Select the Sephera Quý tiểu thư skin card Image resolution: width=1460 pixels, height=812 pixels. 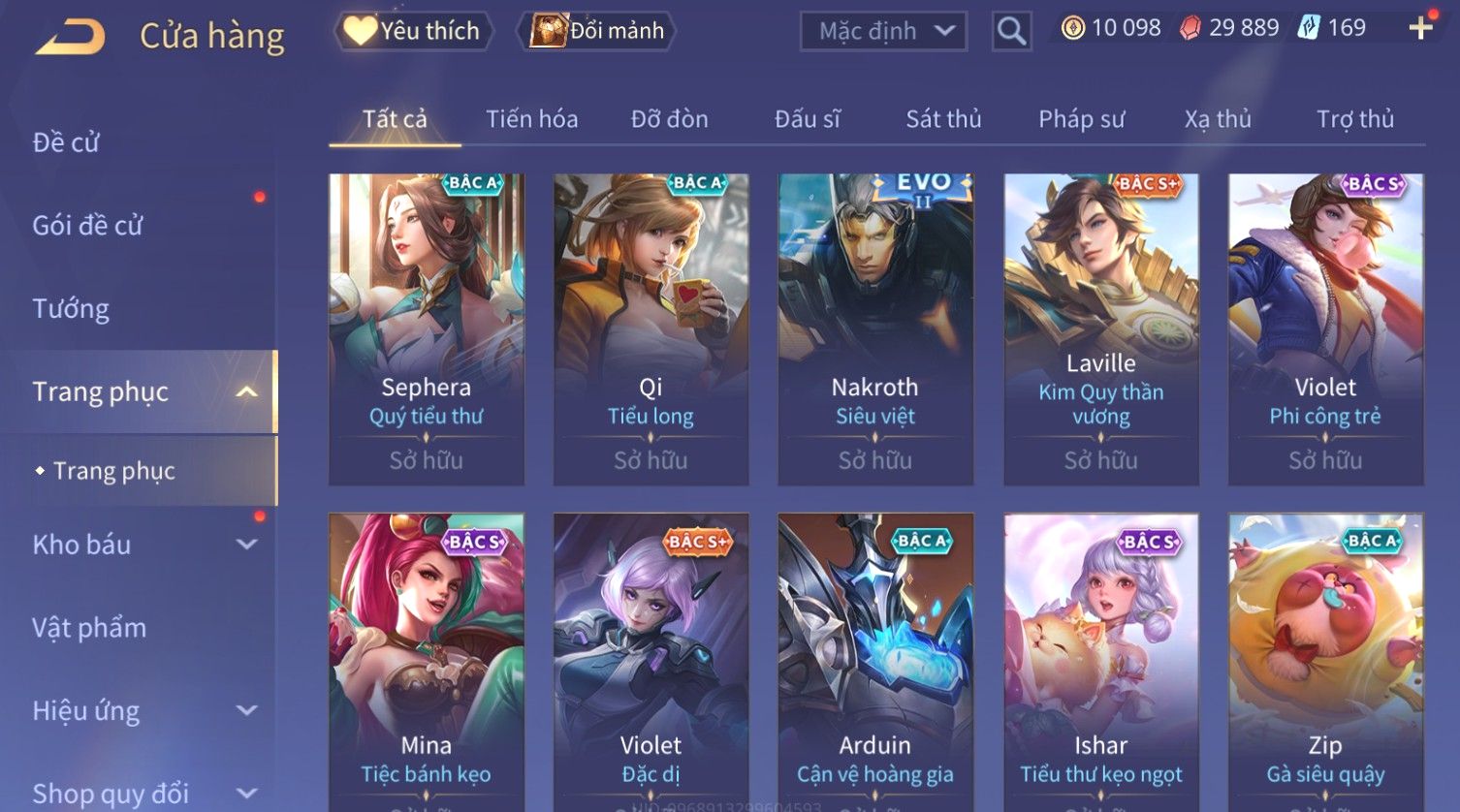point(427,329)
